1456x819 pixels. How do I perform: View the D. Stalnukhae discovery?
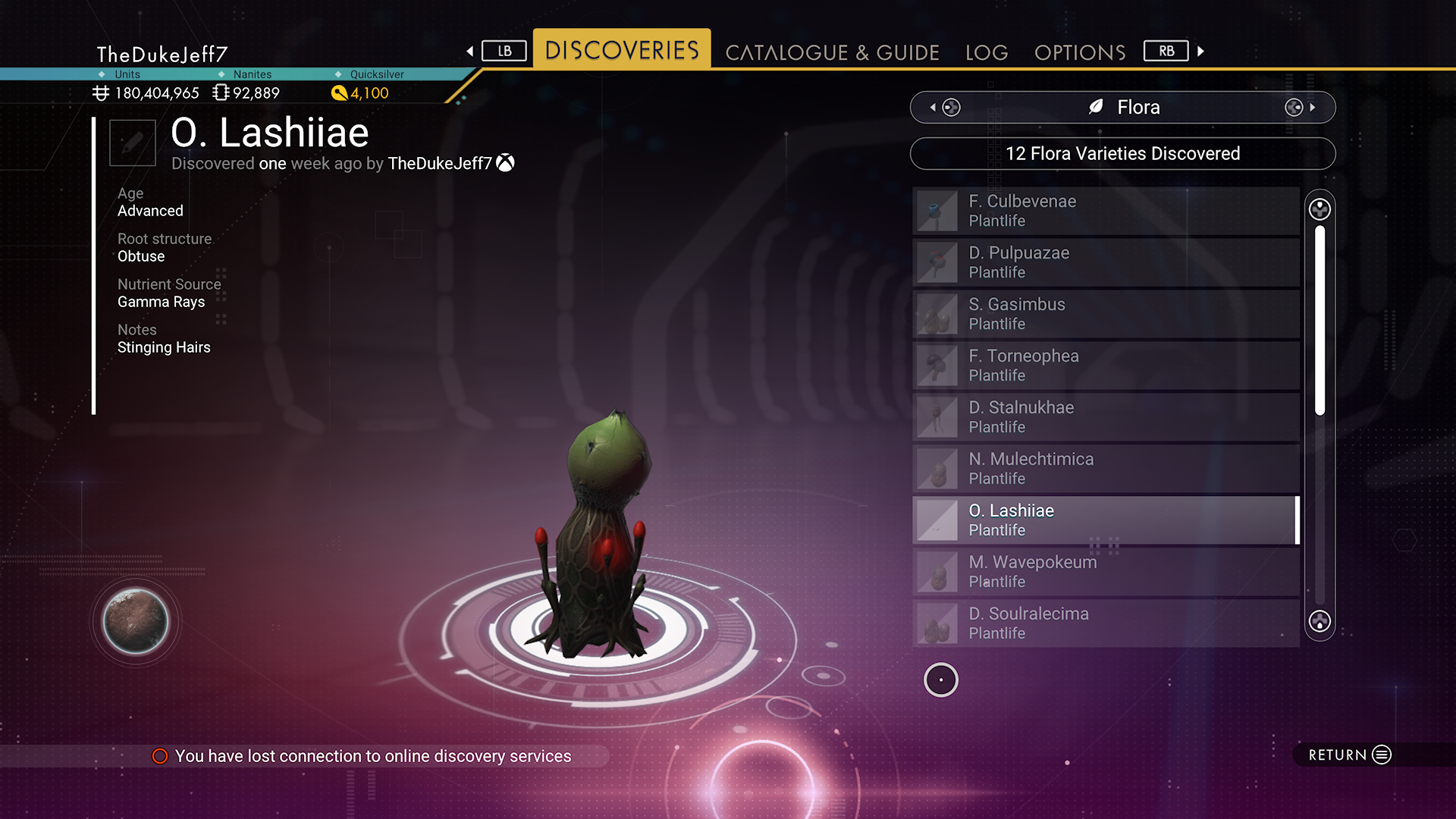(1106, 417)
